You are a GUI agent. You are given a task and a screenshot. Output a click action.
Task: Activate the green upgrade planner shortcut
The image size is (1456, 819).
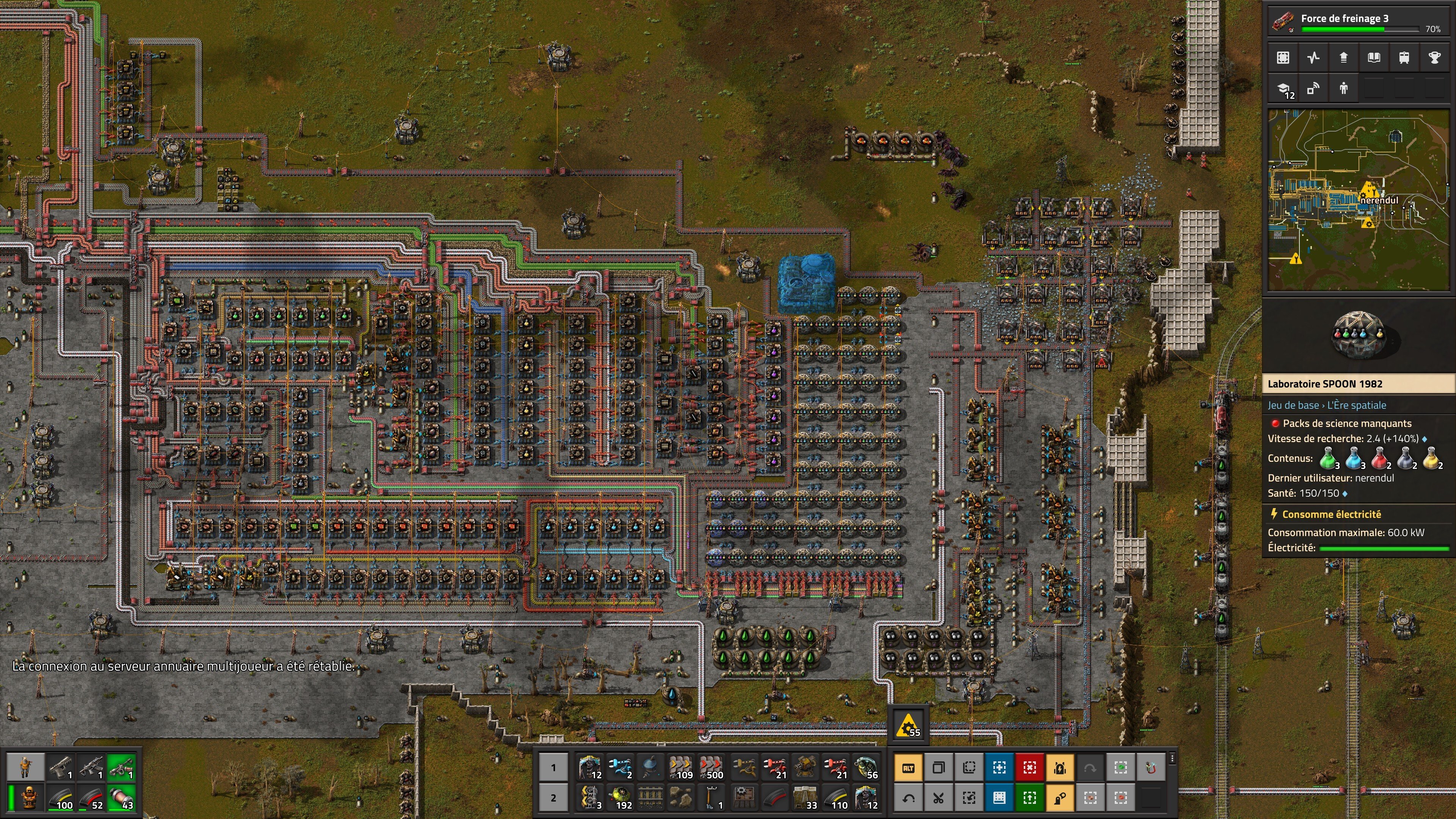pyautogui.click(x=1029, y=797)
